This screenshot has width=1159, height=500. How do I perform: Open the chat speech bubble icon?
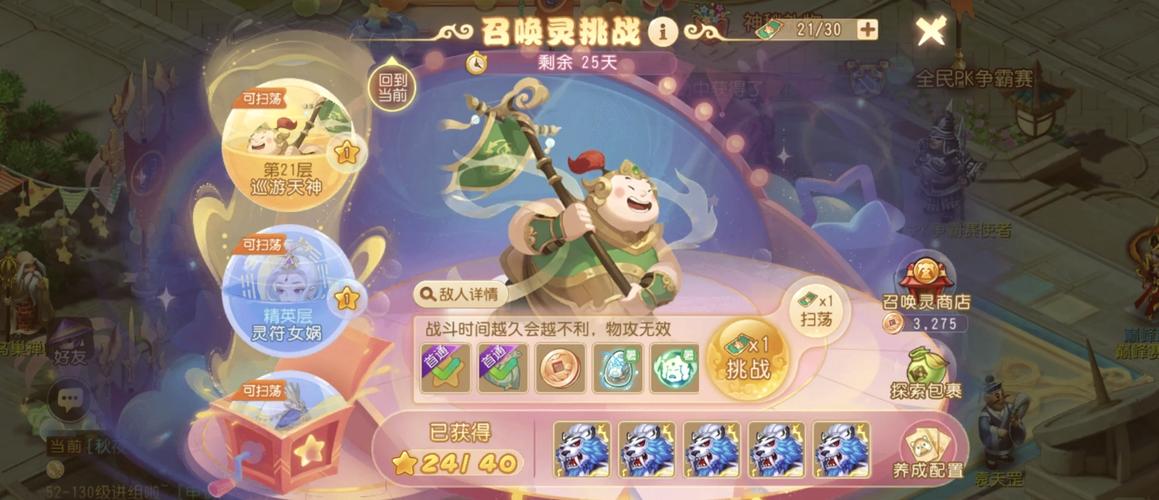click(x=71, y=402)
